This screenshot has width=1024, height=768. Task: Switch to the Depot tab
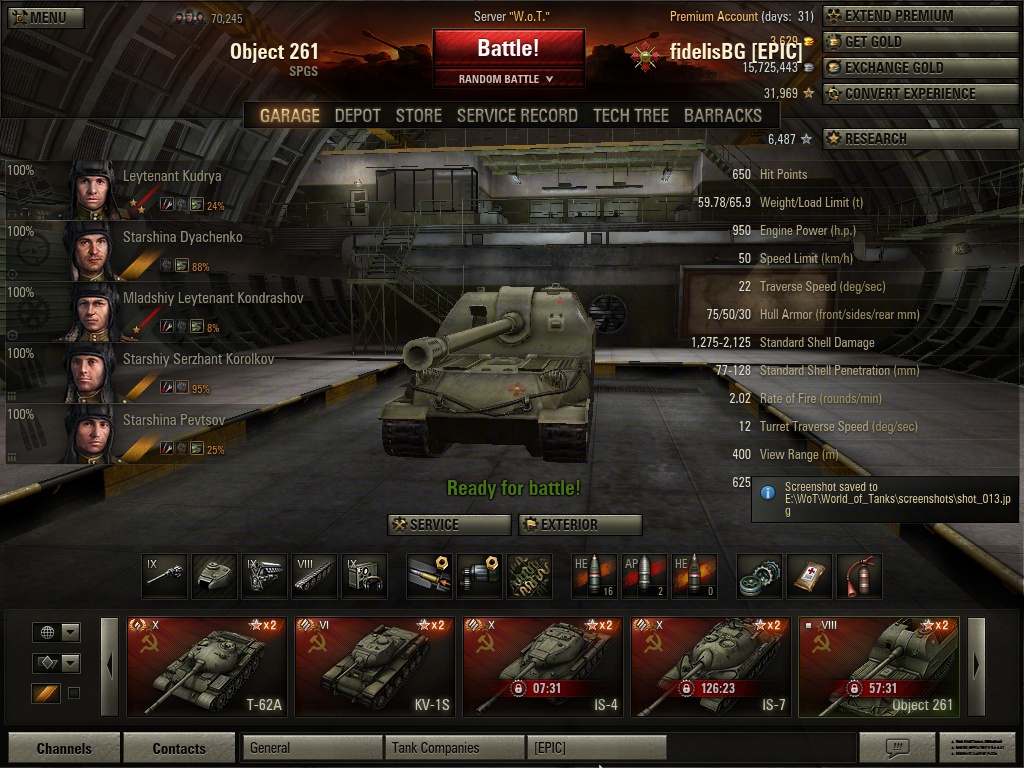357,115
